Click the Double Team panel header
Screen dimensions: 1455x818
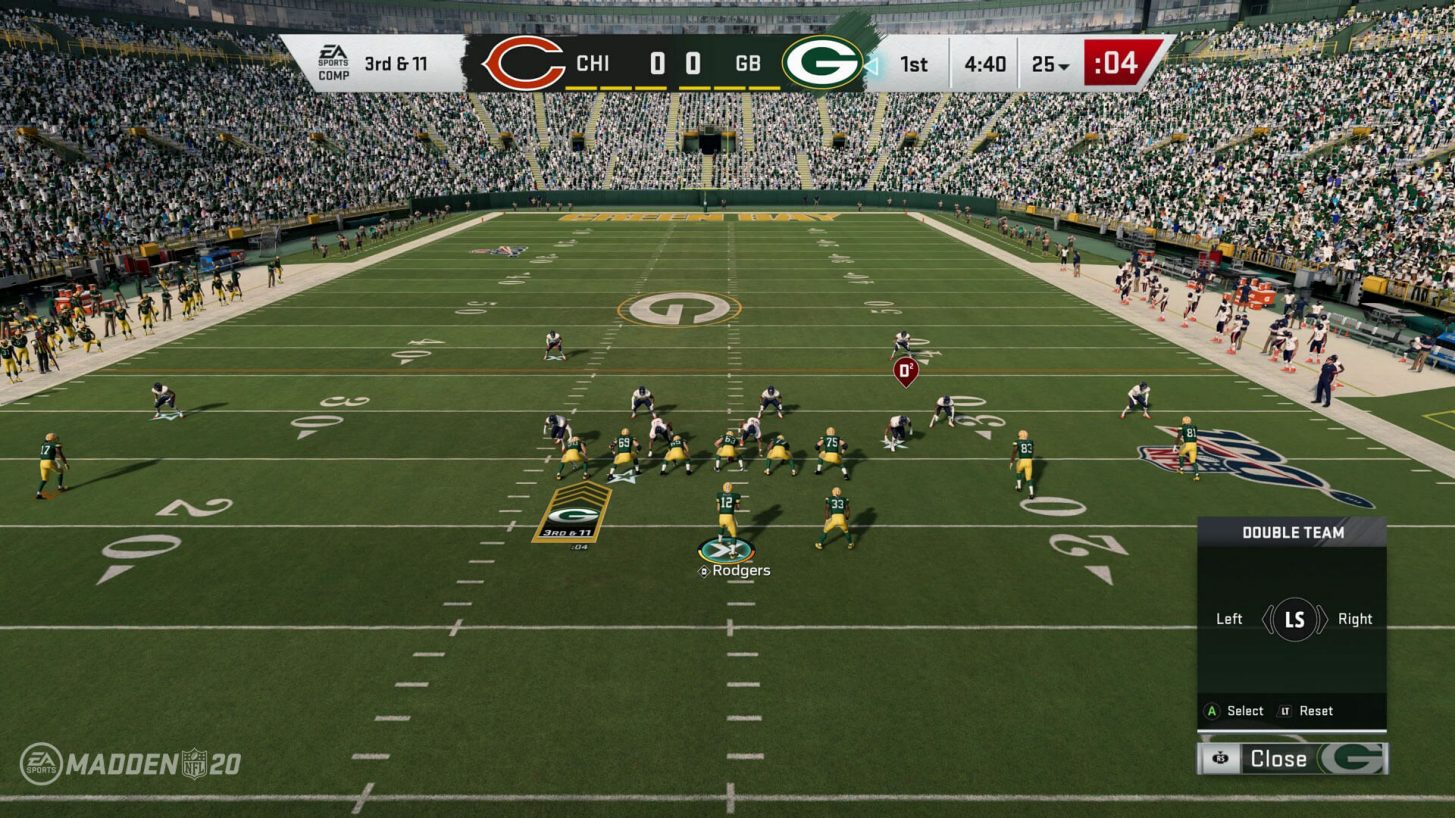pyautogui.click(x=1293, y=533)
